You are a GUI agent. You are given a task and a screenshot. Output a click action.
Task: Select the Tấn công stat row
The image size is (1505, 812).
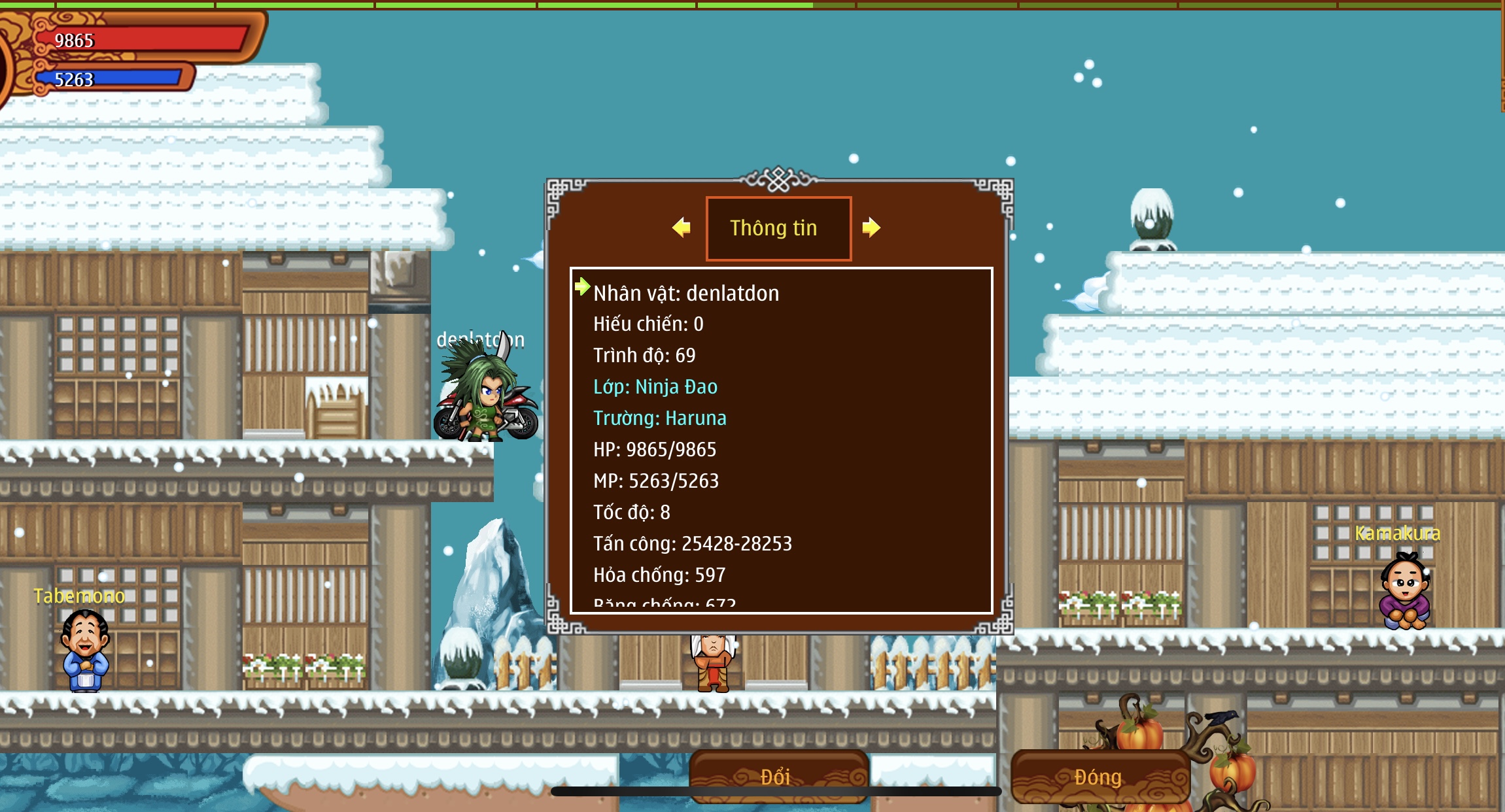(692, 544)
